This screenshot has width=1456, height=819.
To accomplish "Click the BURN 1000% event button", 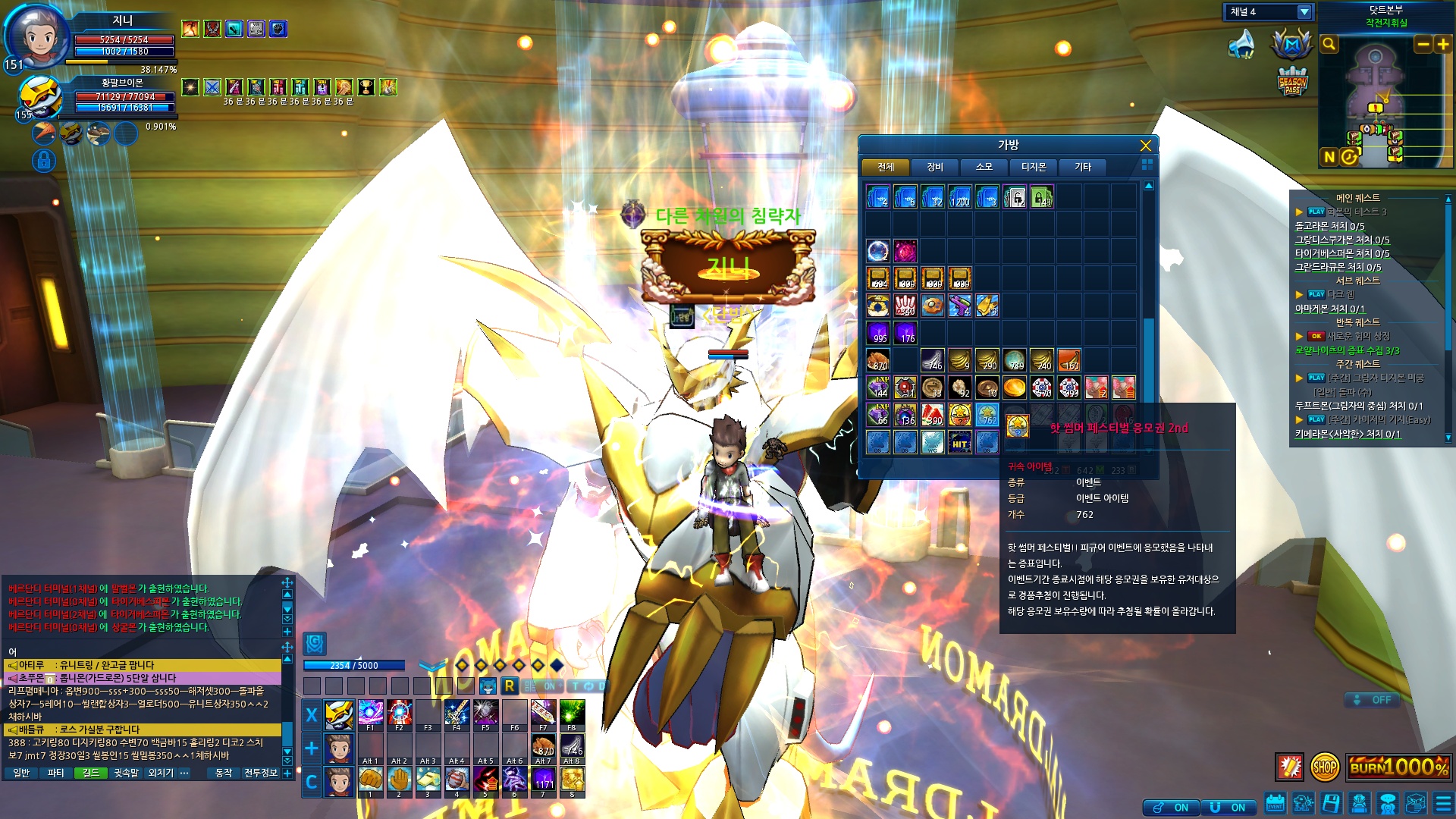I will 1398,767.
